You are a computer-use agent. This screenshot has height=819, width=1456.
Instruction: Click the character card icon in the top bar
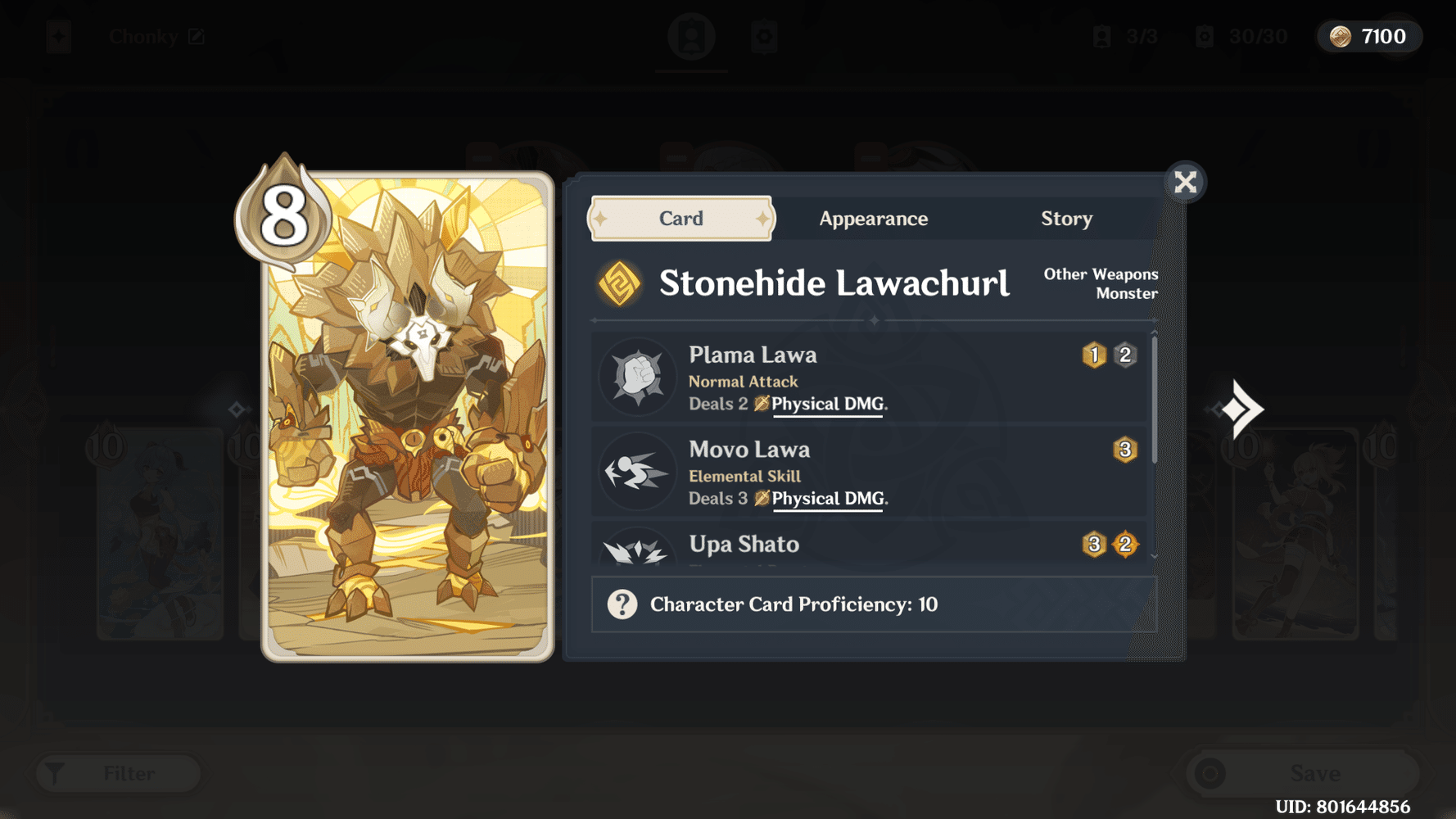point(692,36)
